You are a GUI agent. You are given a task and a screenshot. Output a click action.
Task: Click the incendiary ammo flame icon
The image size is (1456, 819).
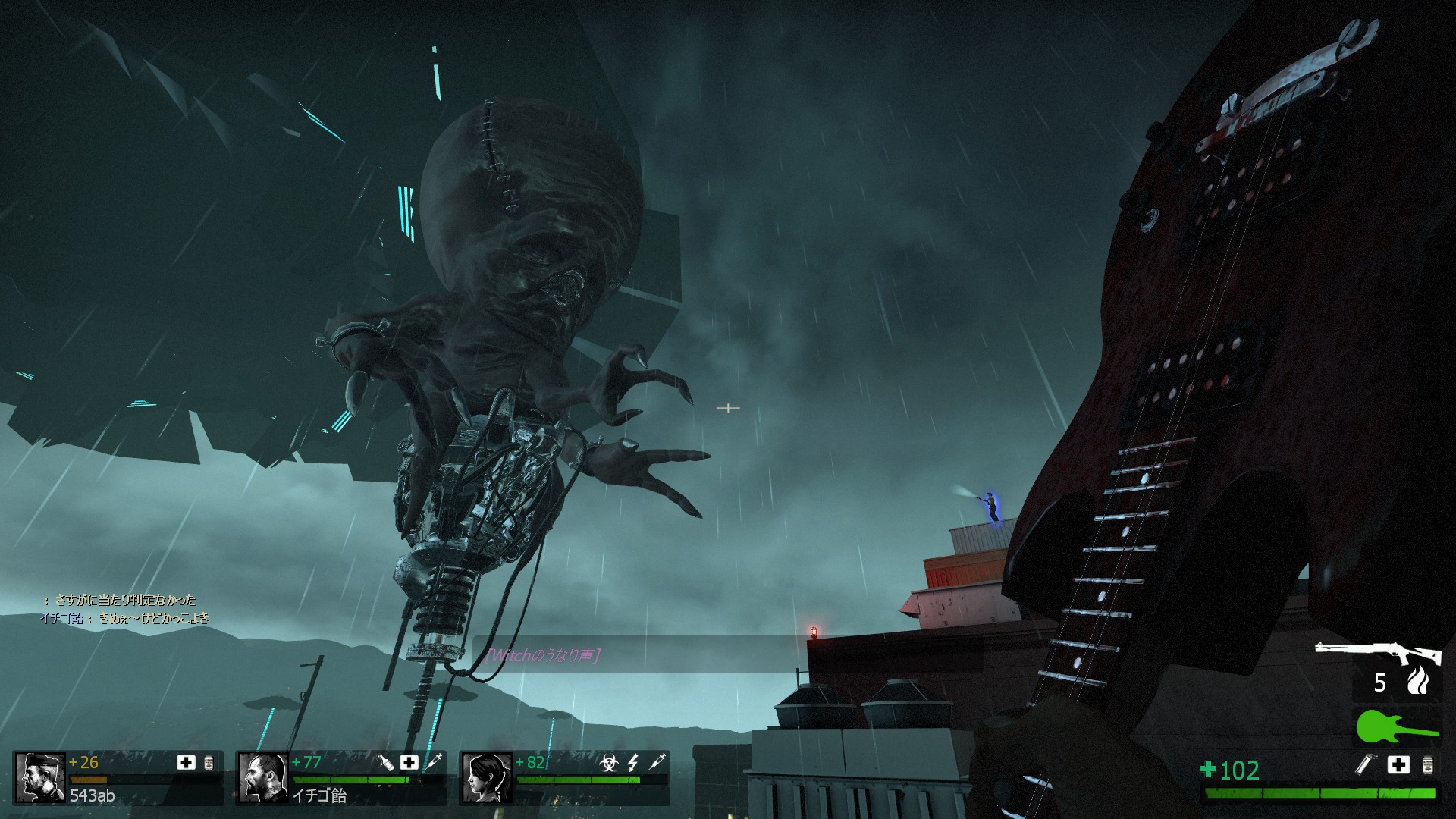point(1417,680)
